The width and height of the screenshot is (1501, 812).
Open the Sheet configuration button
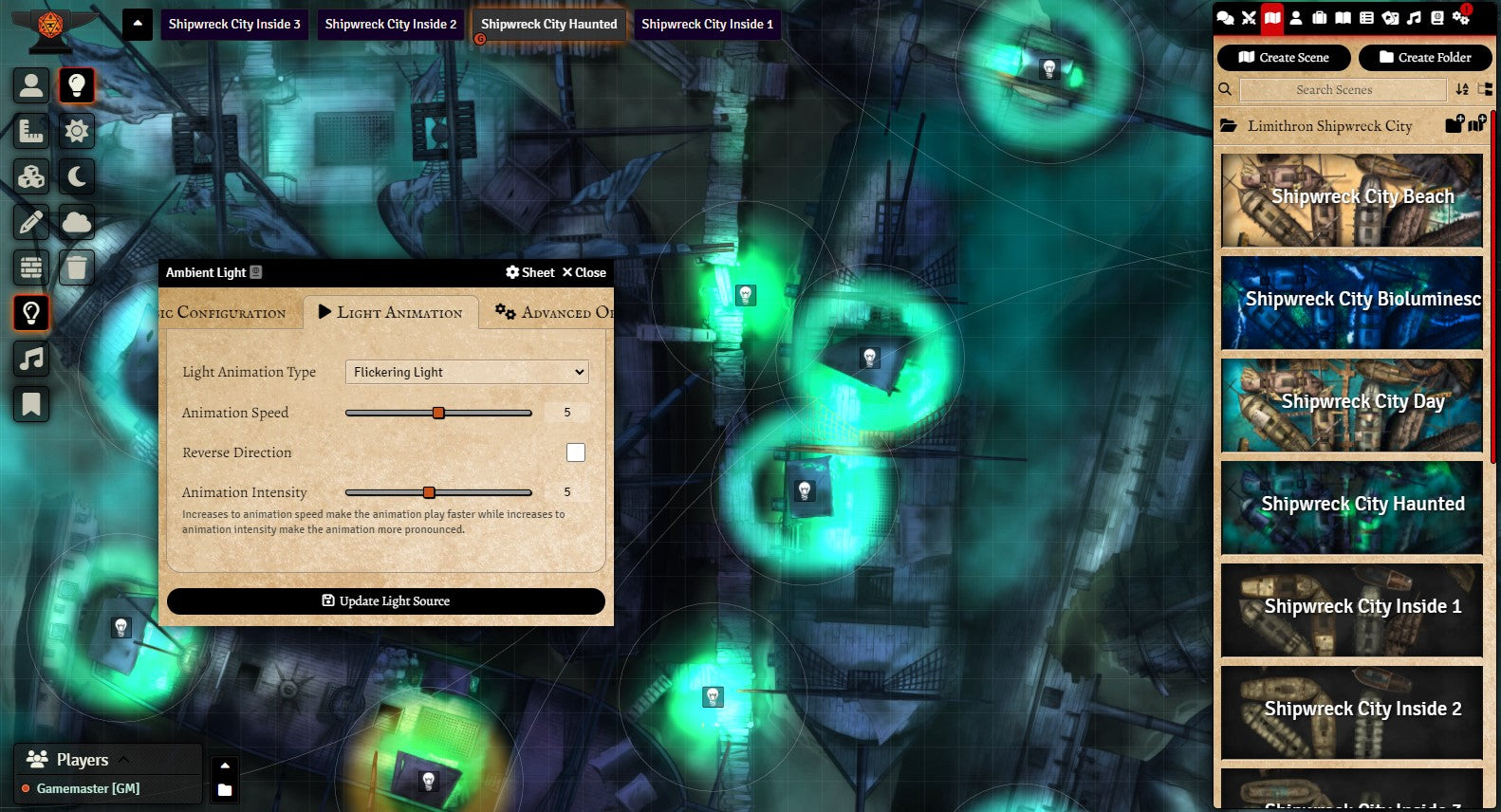pos(530,272)
